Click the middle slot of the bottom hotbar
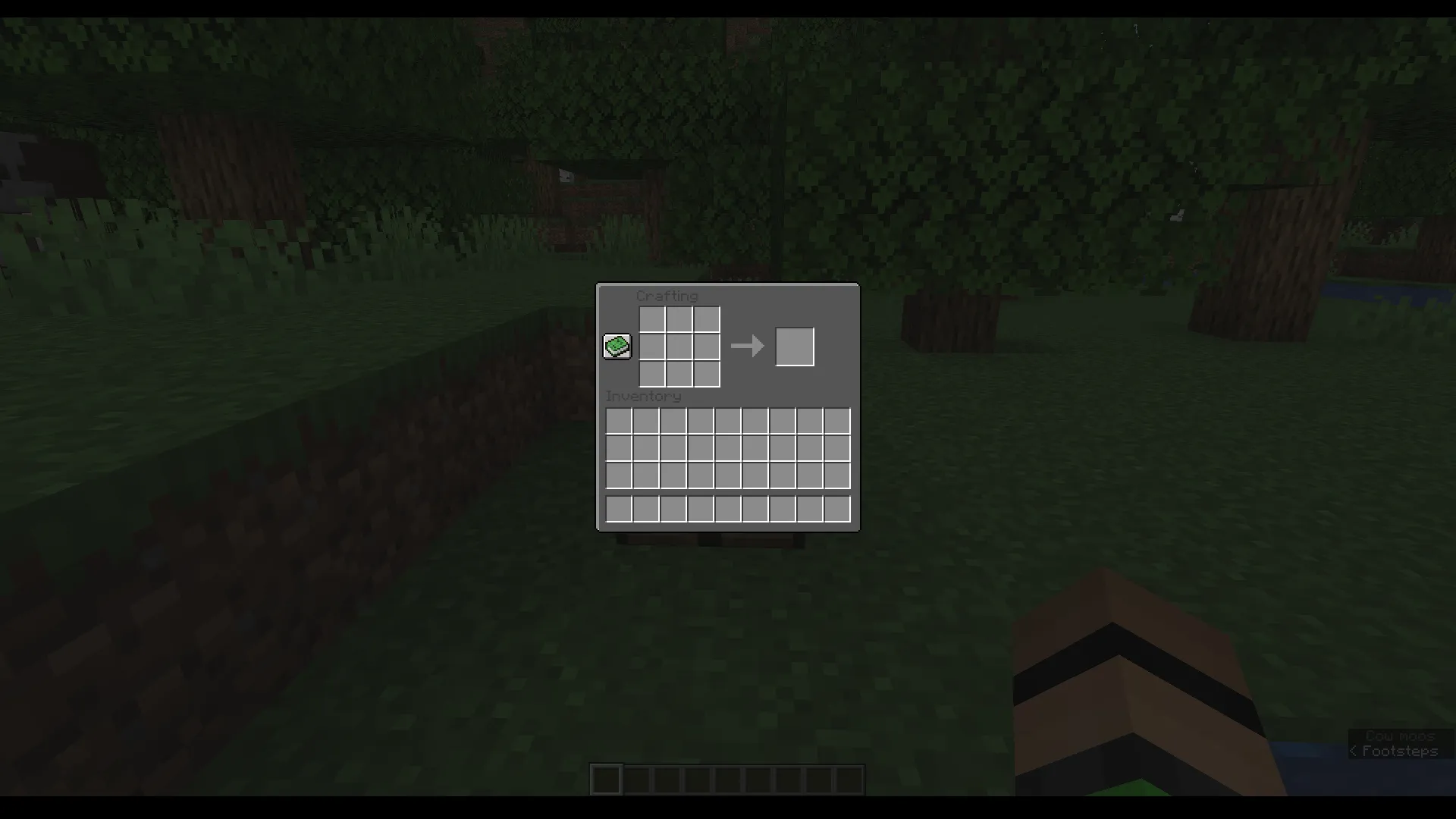This screenshot has width=1456, height=819. point(726,779)
